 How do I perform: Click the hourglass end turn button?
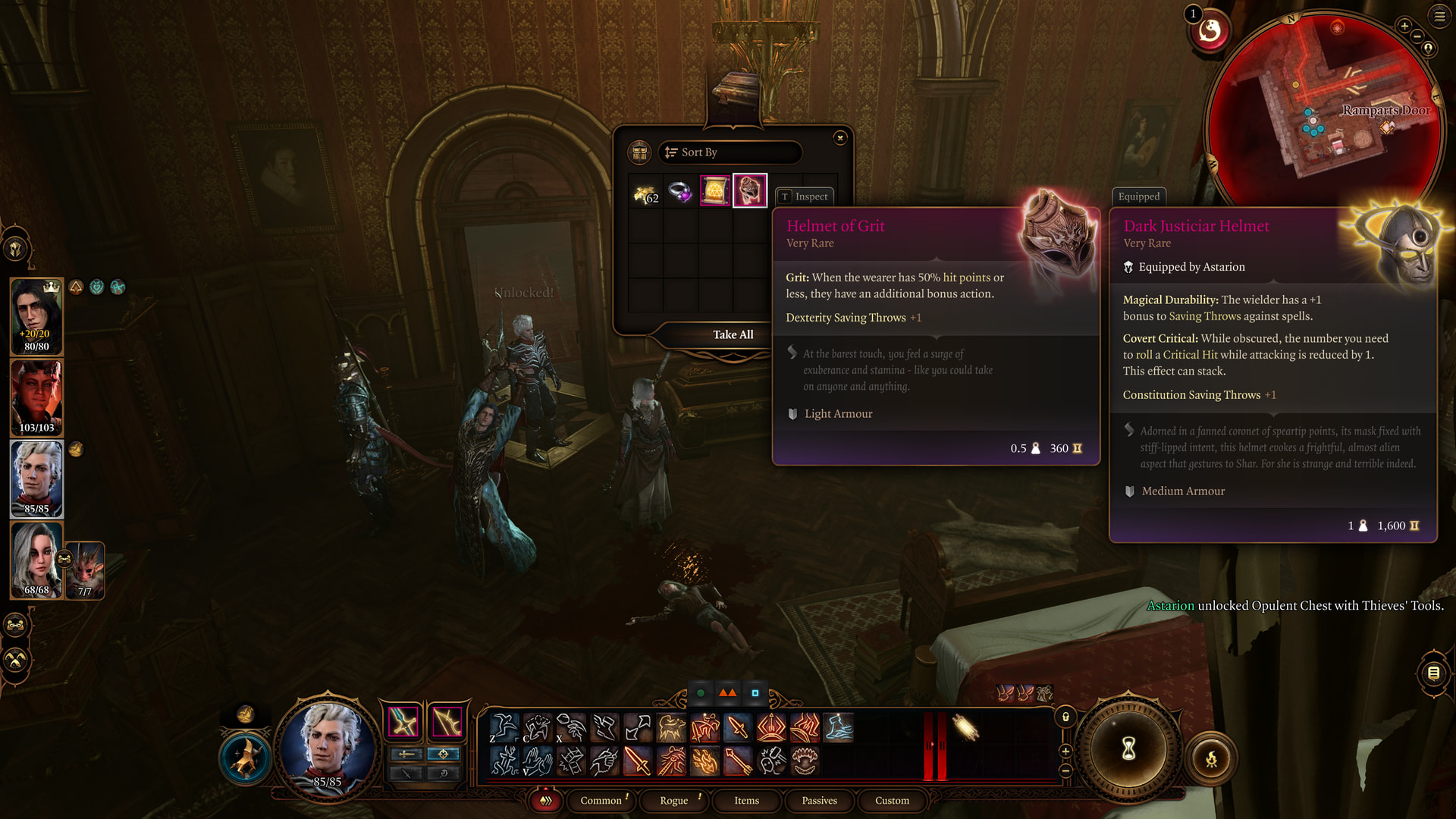pyautogui.click(x=1128, y=749)
